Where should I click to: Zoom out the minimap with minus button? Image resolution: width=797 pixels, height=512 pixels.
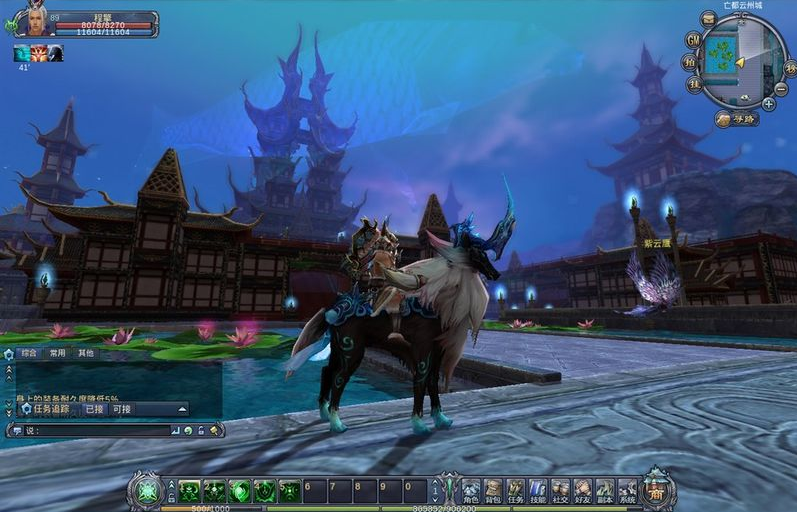click(781, 88)
